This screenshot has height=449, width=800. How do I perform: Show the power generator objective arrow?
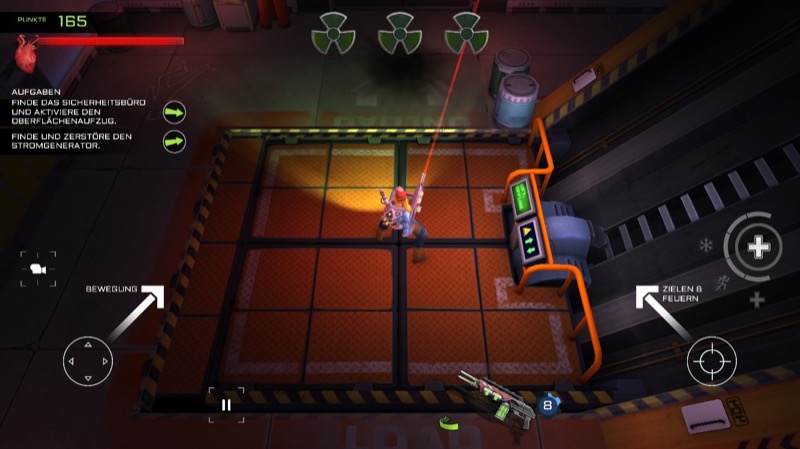pyautogui.click(x=175, y=142)
